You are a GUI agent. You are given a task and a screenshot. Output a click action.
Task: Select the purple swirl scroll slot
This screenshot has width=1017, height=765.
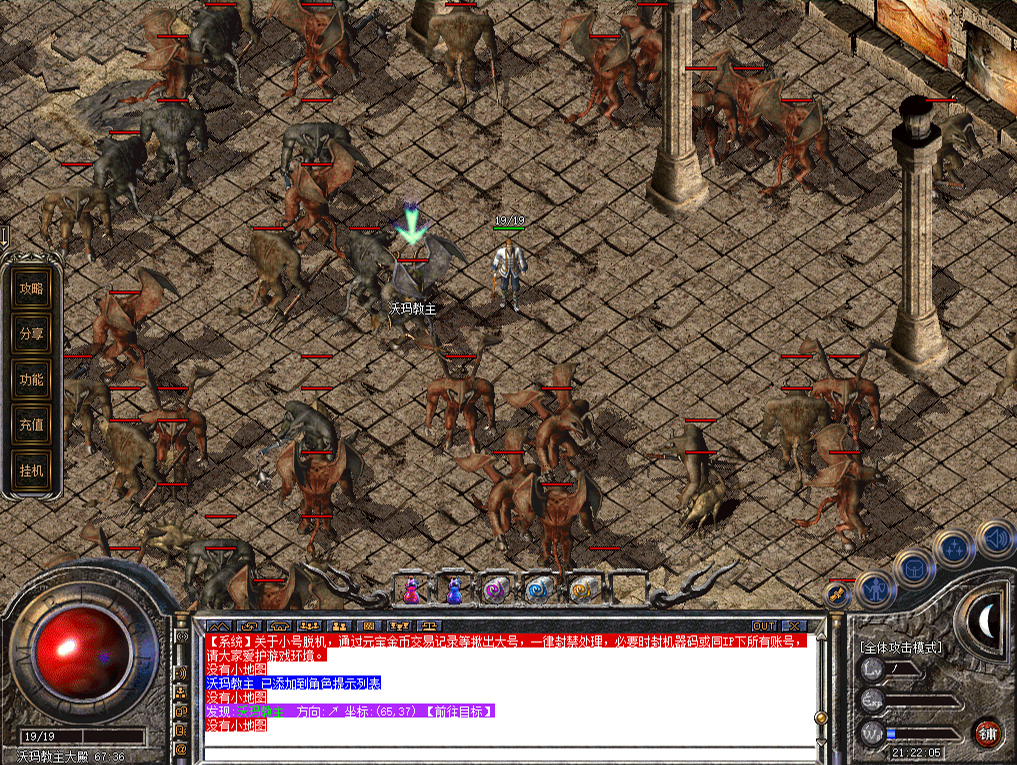click(496, 590)
